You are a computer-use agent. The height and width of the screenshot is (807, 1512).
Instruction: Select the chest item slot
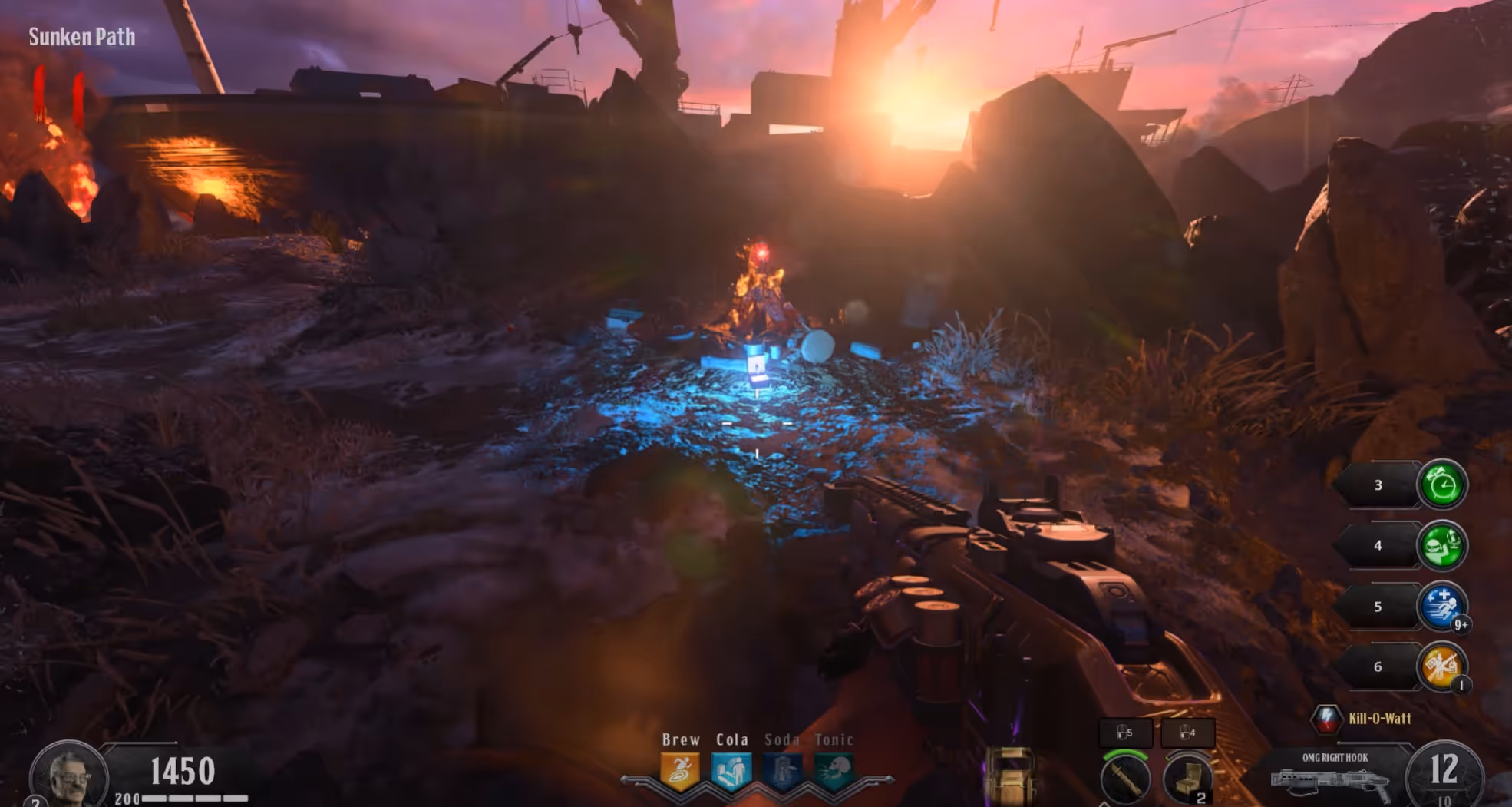point(1187,779)
